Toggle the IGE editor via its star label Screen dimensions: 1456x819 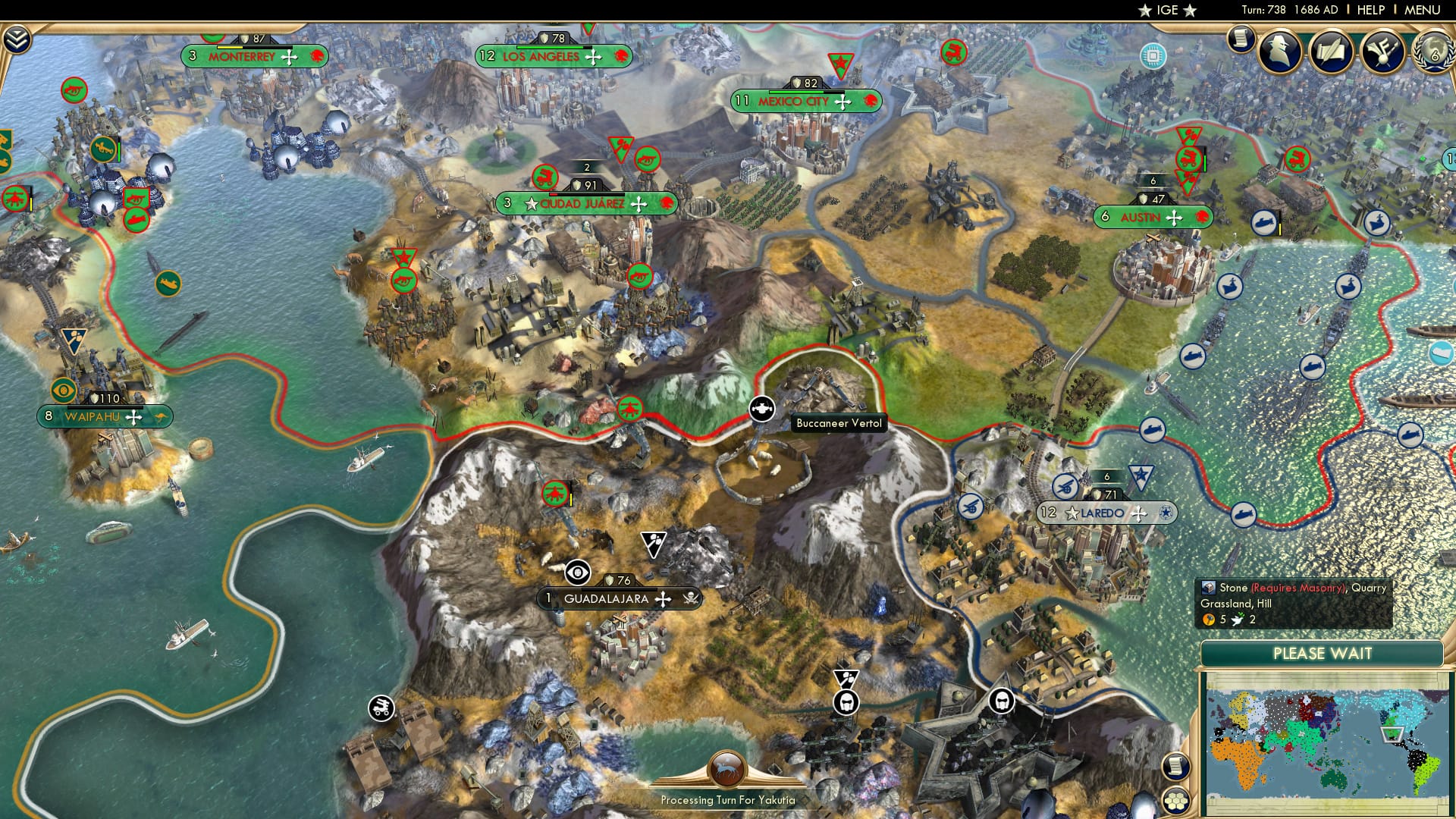[x=1168, y=11]
